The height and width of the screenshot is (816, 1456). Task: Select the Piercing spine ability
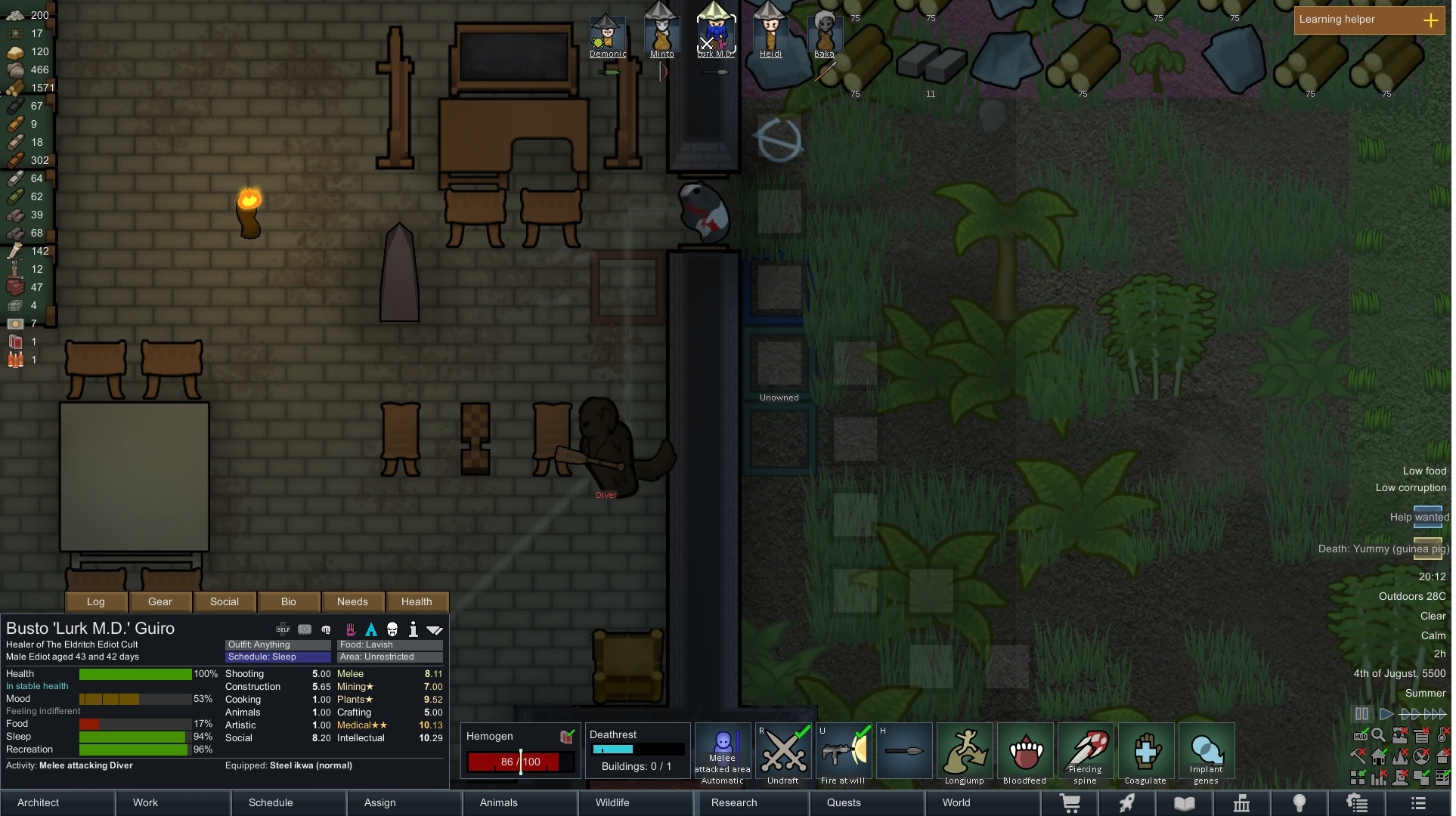(x=1085, y=752)
